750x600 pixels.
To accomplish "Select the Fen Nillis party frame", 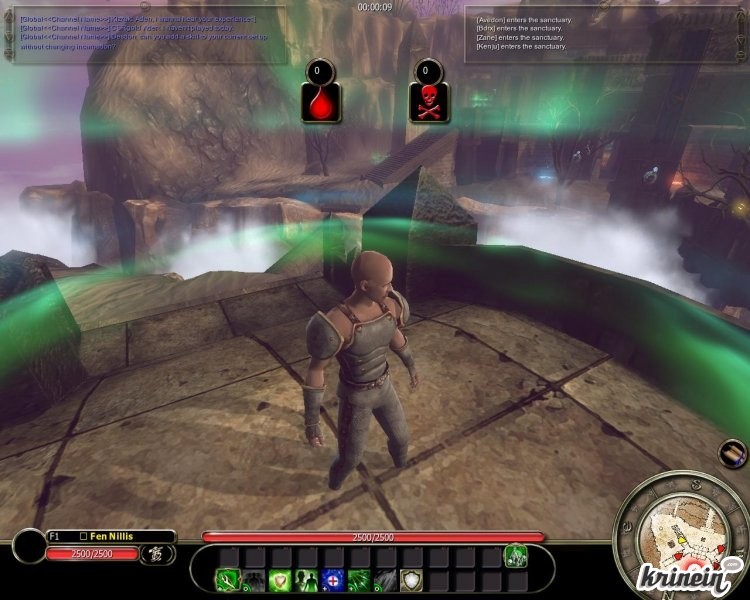I will (x=110, y=537).
